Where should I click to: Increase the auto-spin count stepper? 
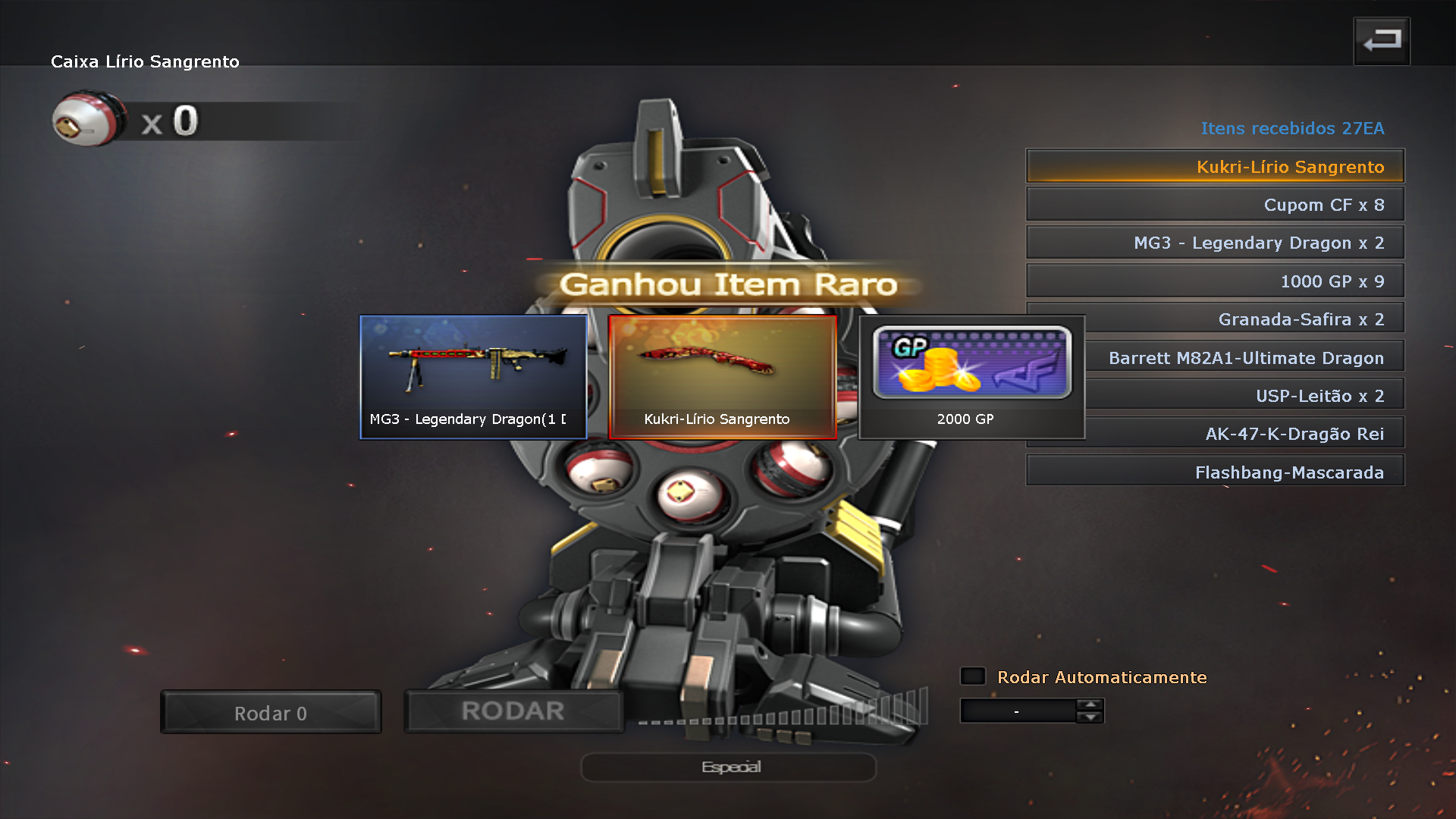(x=1090, y=705)
